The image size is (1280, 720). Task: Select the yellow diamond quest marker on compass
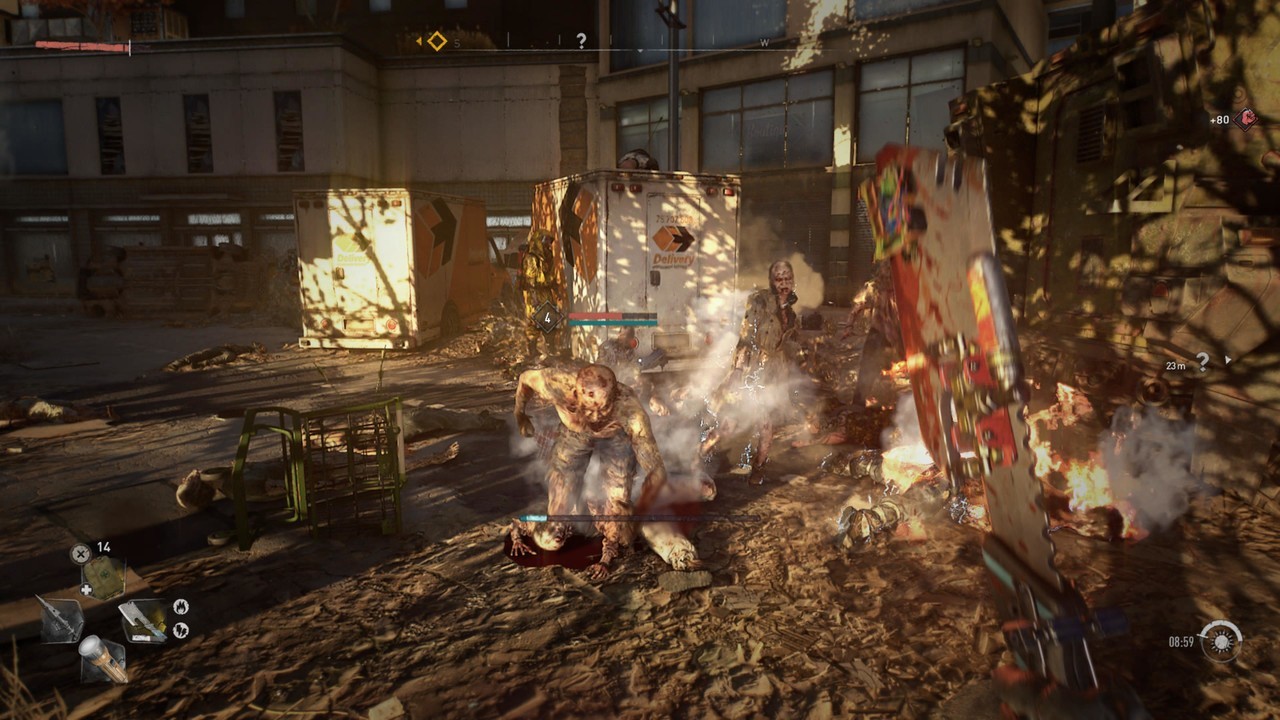(x=437, y=40)
